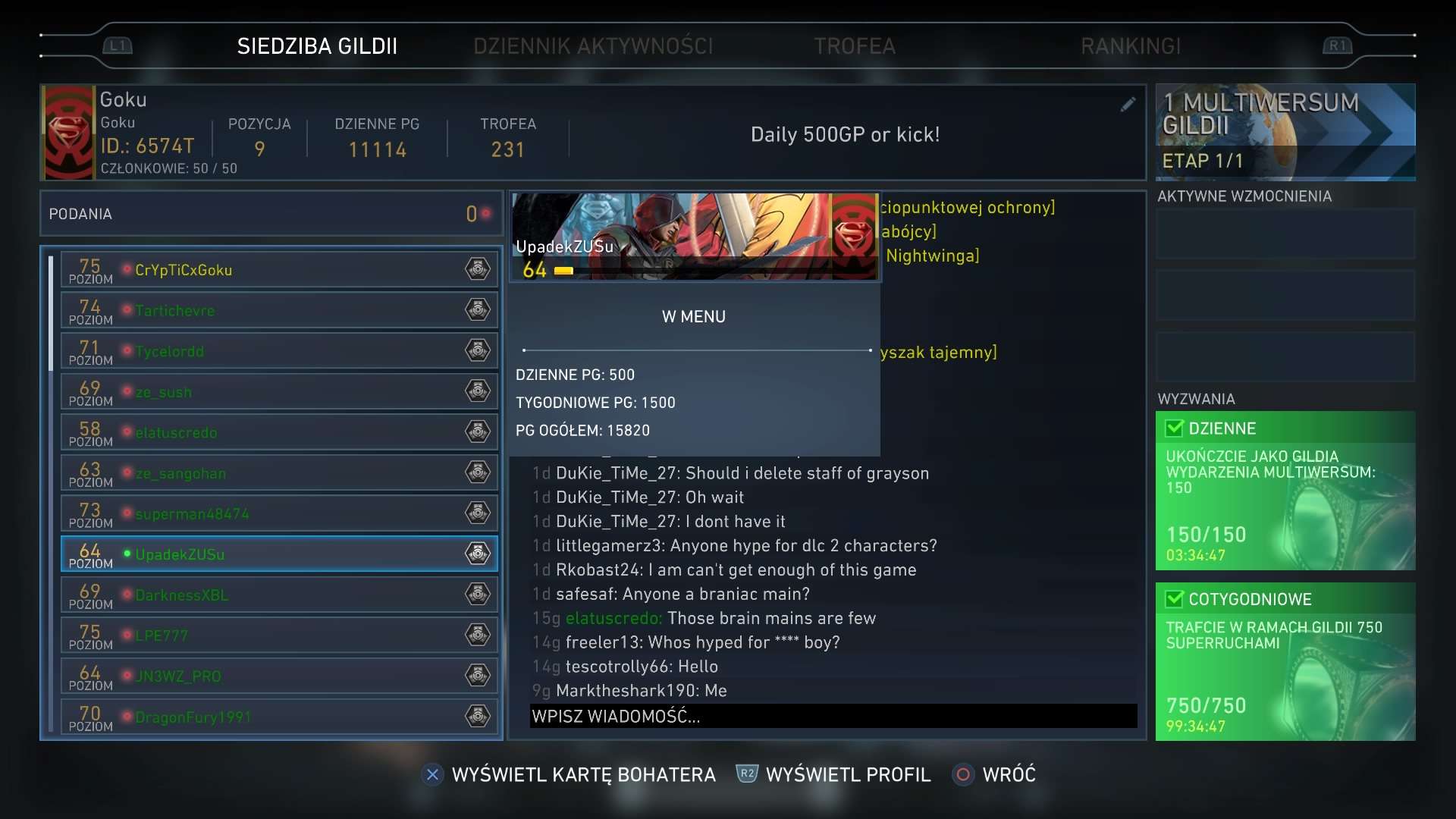Click the R1 tab-switch indicator
The image size is (1456, 819).
coord(1337,45)
